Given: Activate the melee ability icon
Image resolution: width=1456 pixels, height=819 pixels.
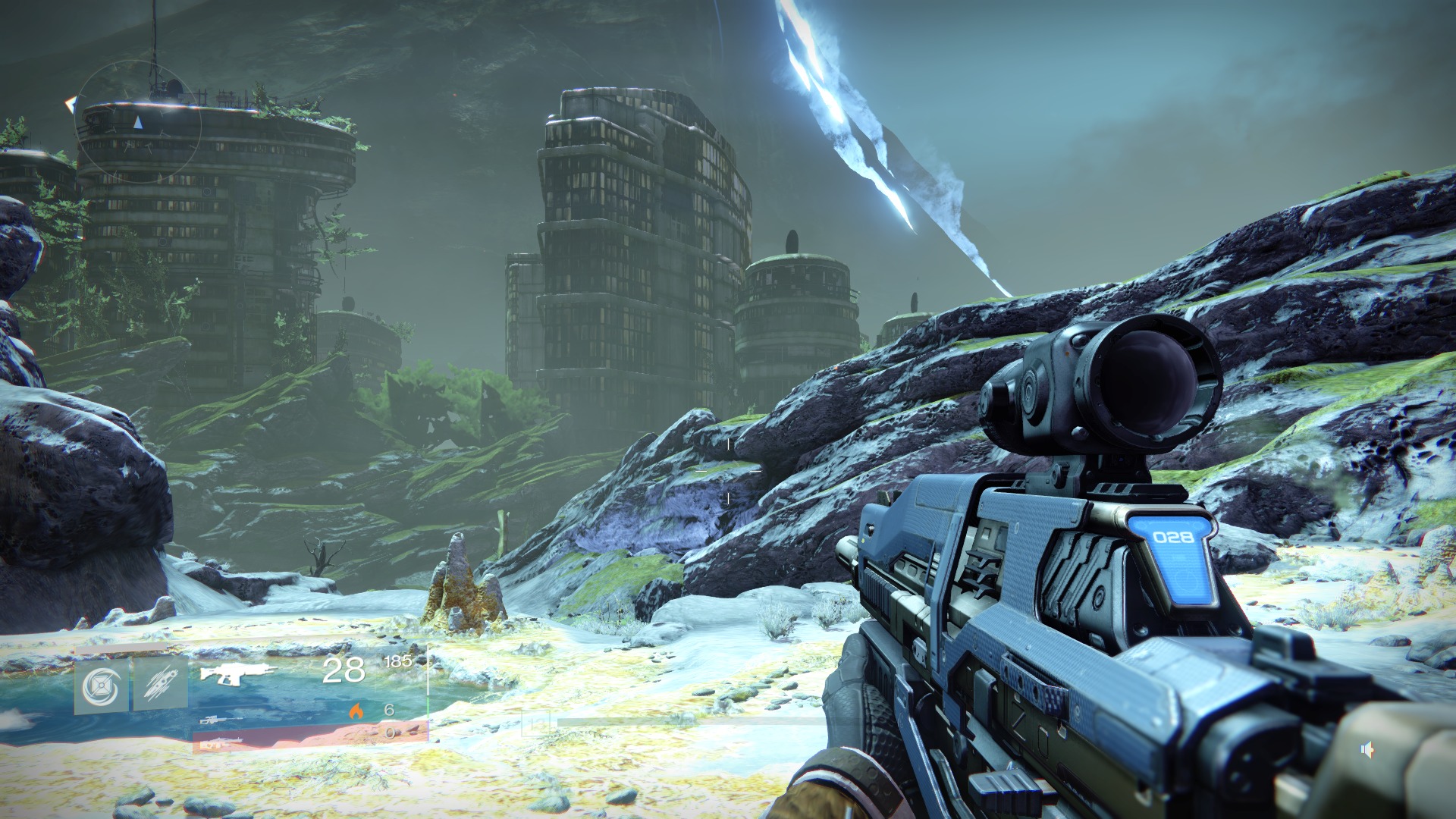Looking at the screenshot, I should pyautogui.click(x=161, y=682).
